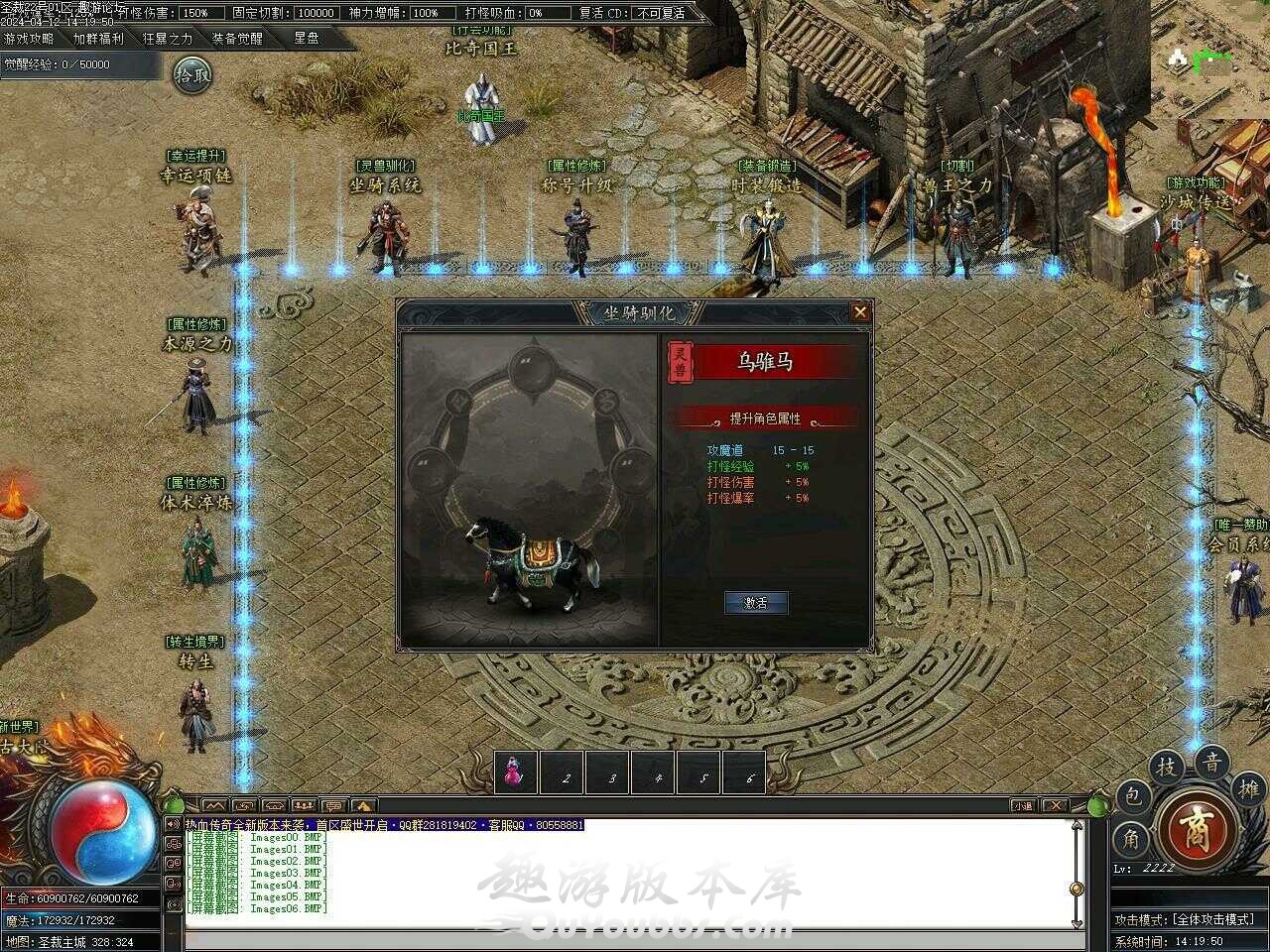The width and height of the screenshot is (1270, 952).
Task: Open the 狂暴之力 berserk power menu
Action: (x=168, y=39)
